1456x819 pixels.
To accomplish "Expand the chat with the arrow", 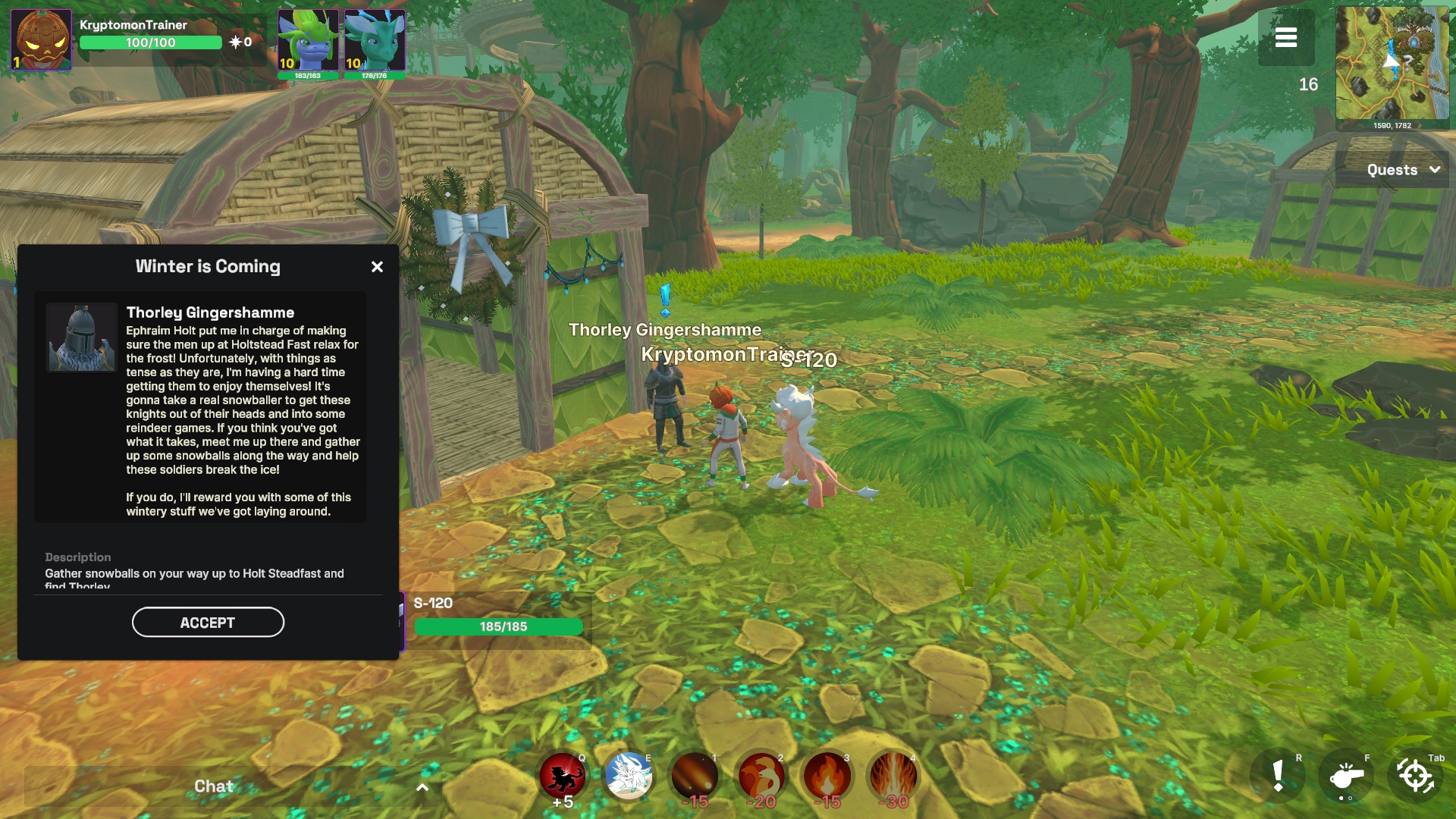I will click(x=422, y=787).
